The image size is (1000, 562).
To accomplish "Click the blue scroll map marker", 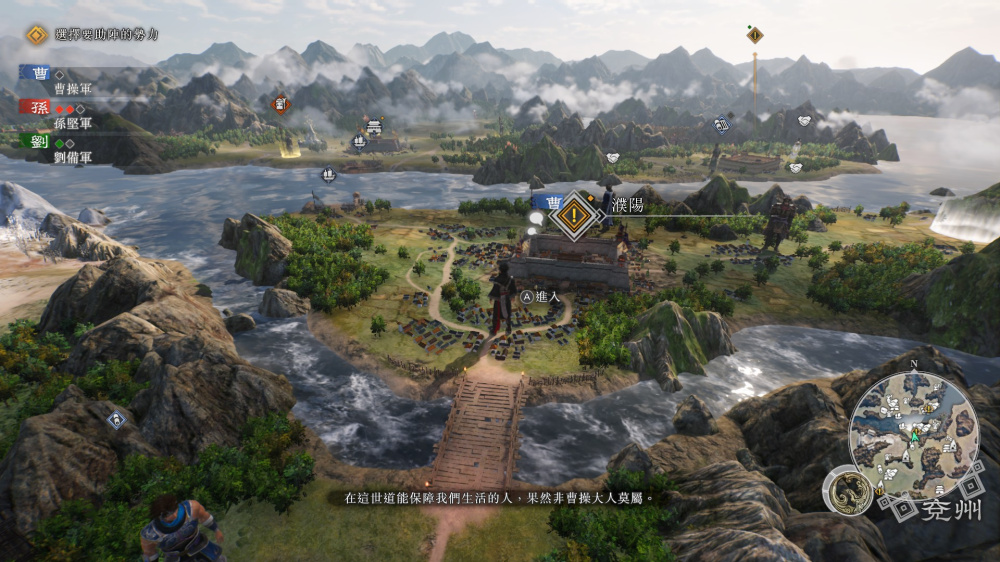I will [722, 125].
